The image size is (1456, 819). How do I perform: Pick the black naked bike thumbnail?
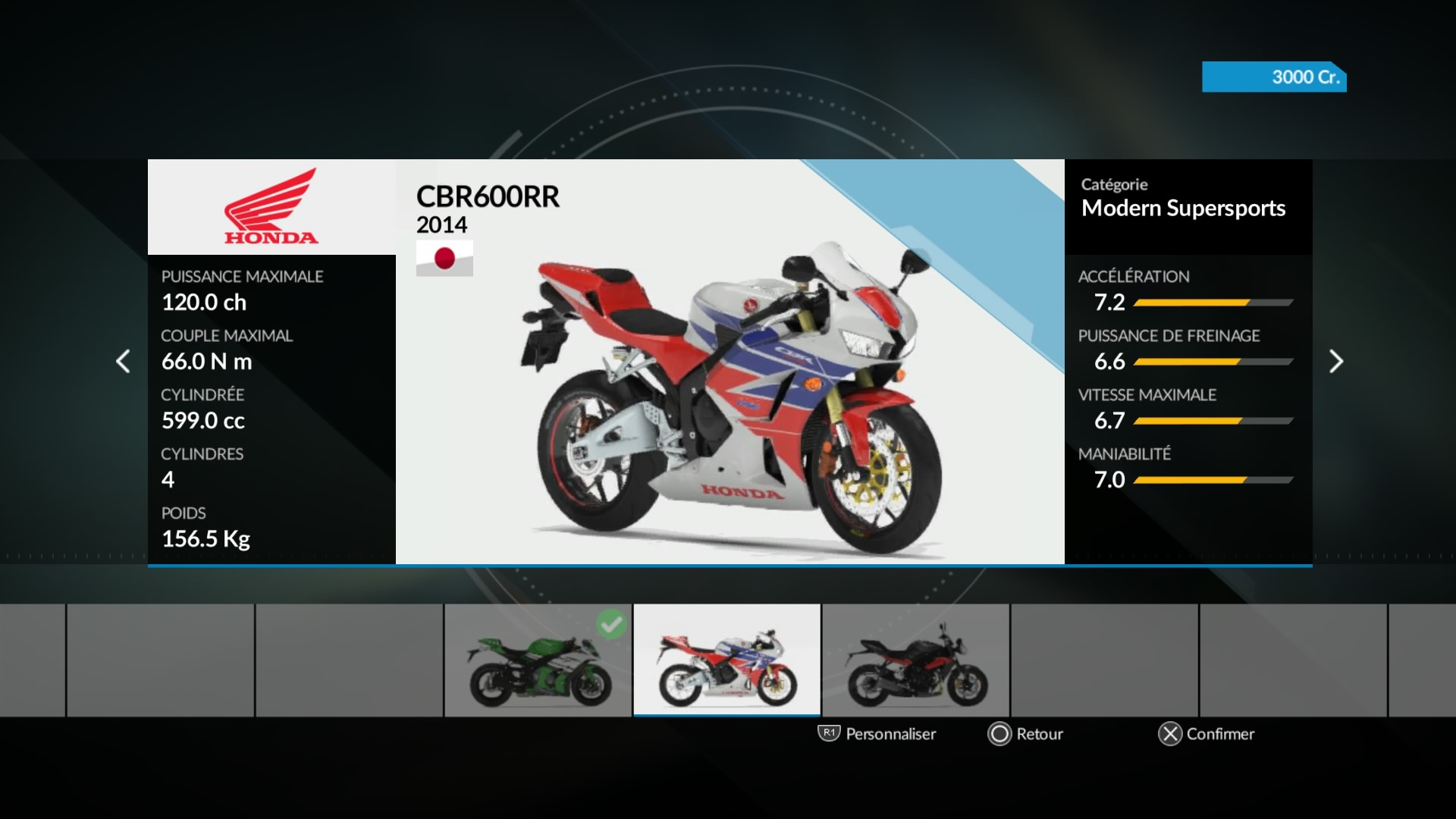[x=916, y=661]
